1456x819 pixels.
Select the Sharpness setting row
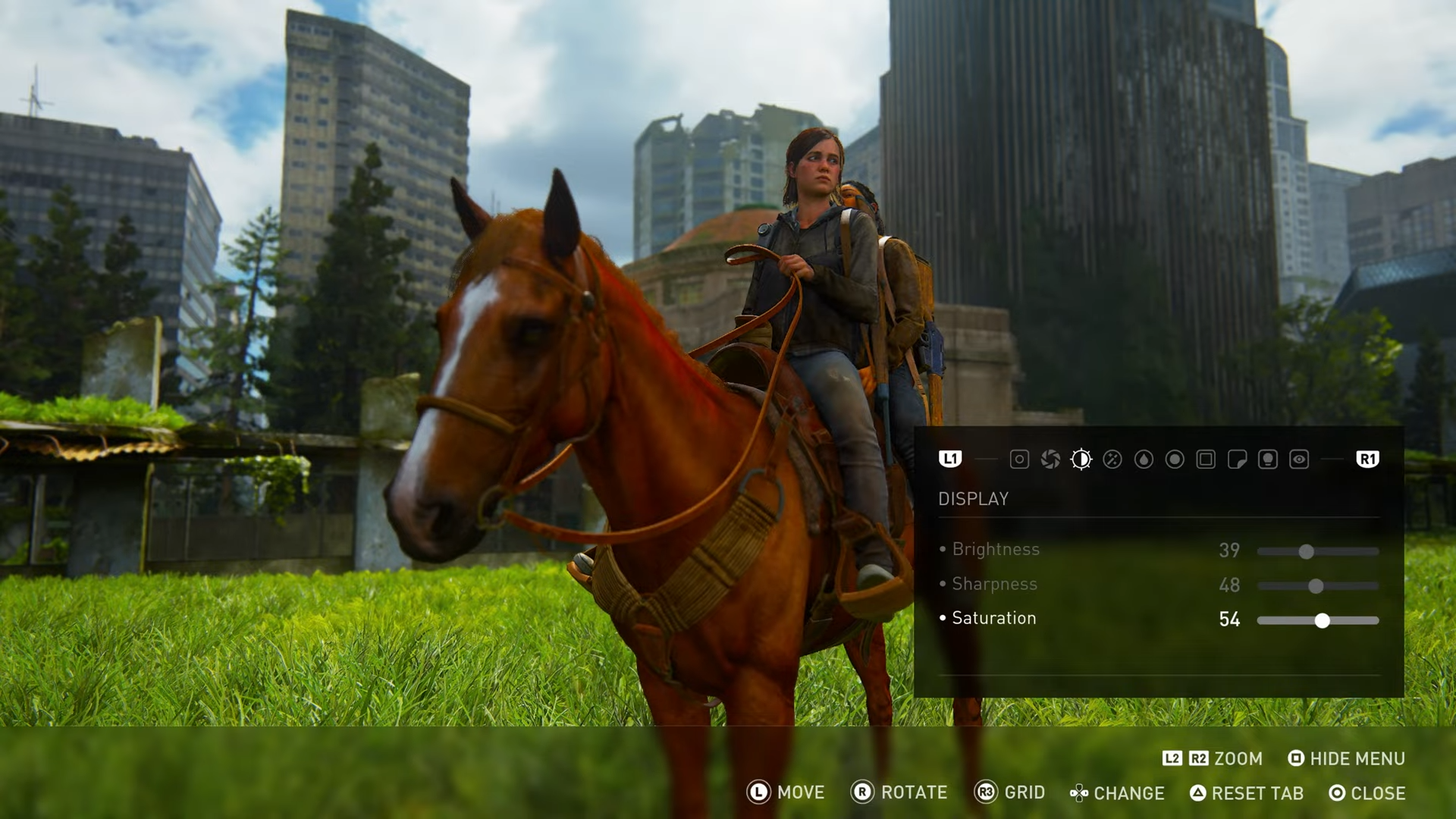point(994,584)
